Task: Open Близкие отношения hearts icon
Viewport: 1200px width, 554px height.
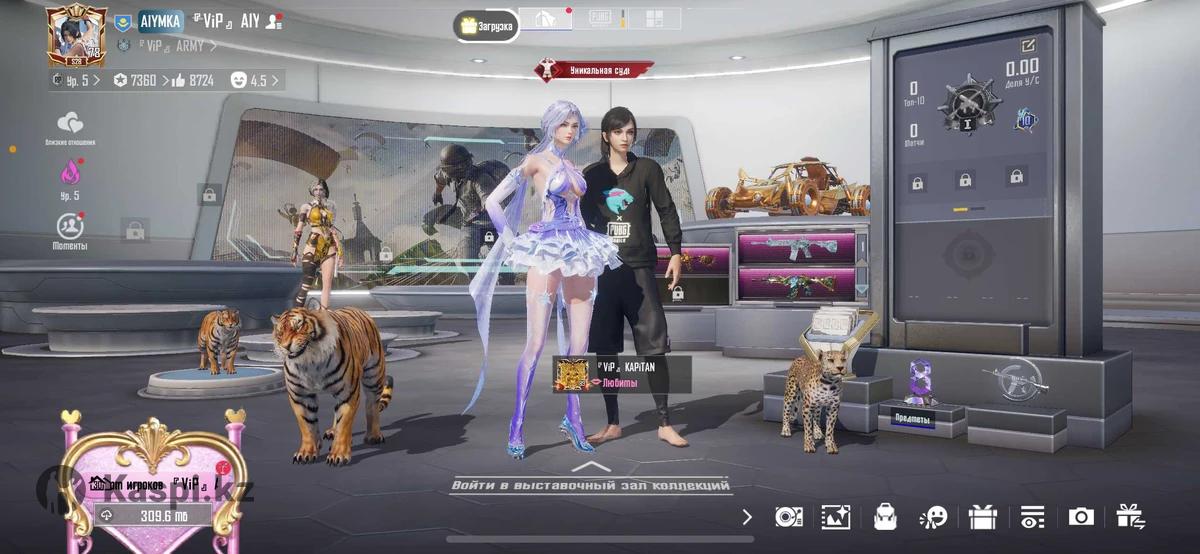Action: click(70, 126)
